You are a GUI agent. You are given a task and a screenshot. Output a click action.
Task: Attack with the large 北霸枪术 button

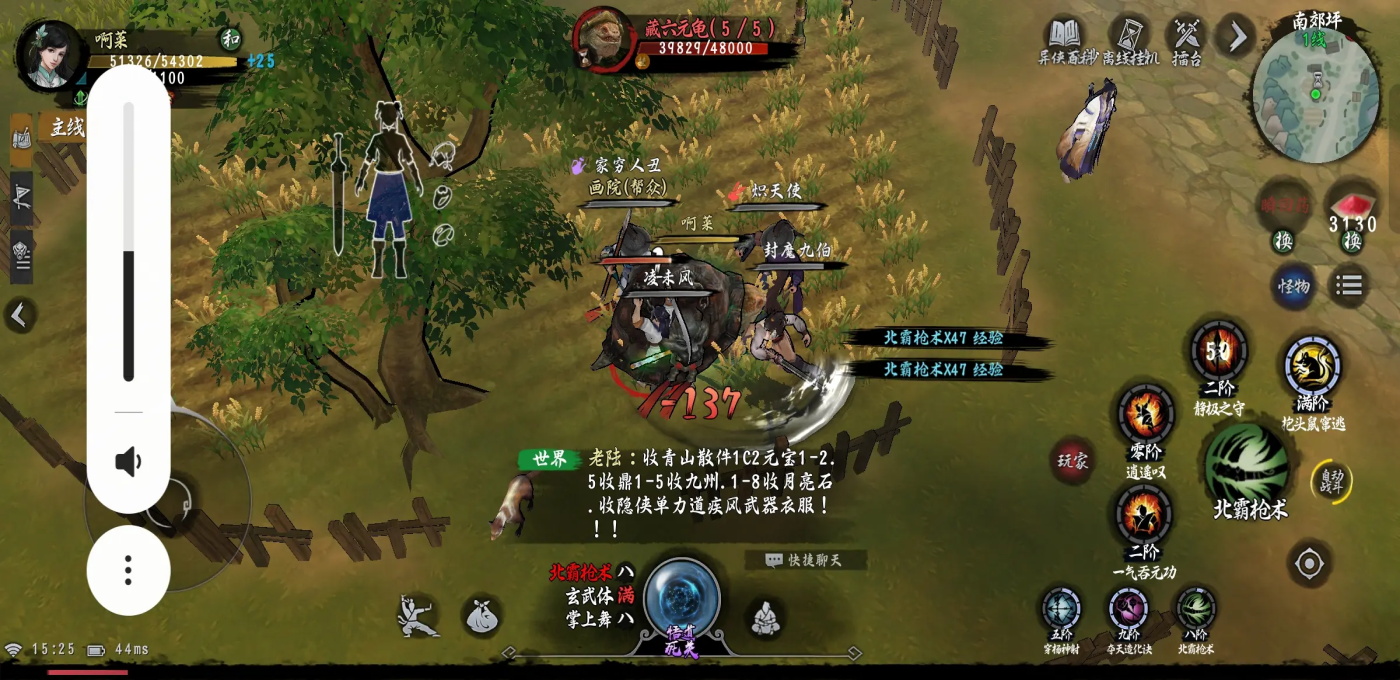click(1247, 463)
